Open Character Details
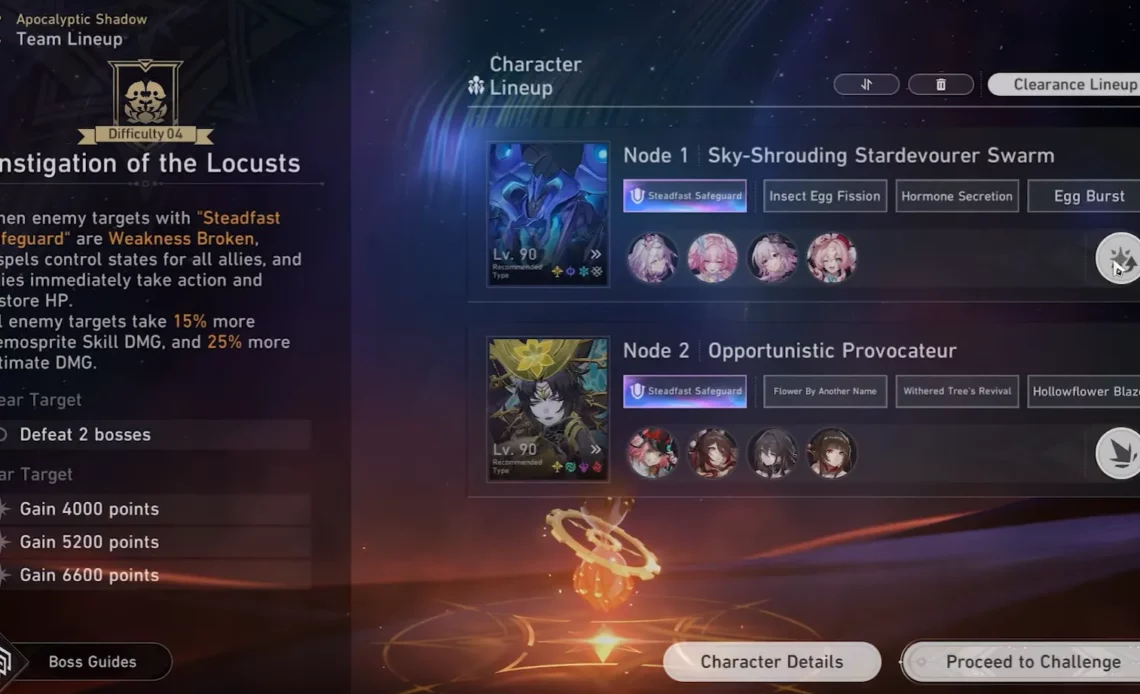Viewport: 1140px width, 694px height. 771,662
